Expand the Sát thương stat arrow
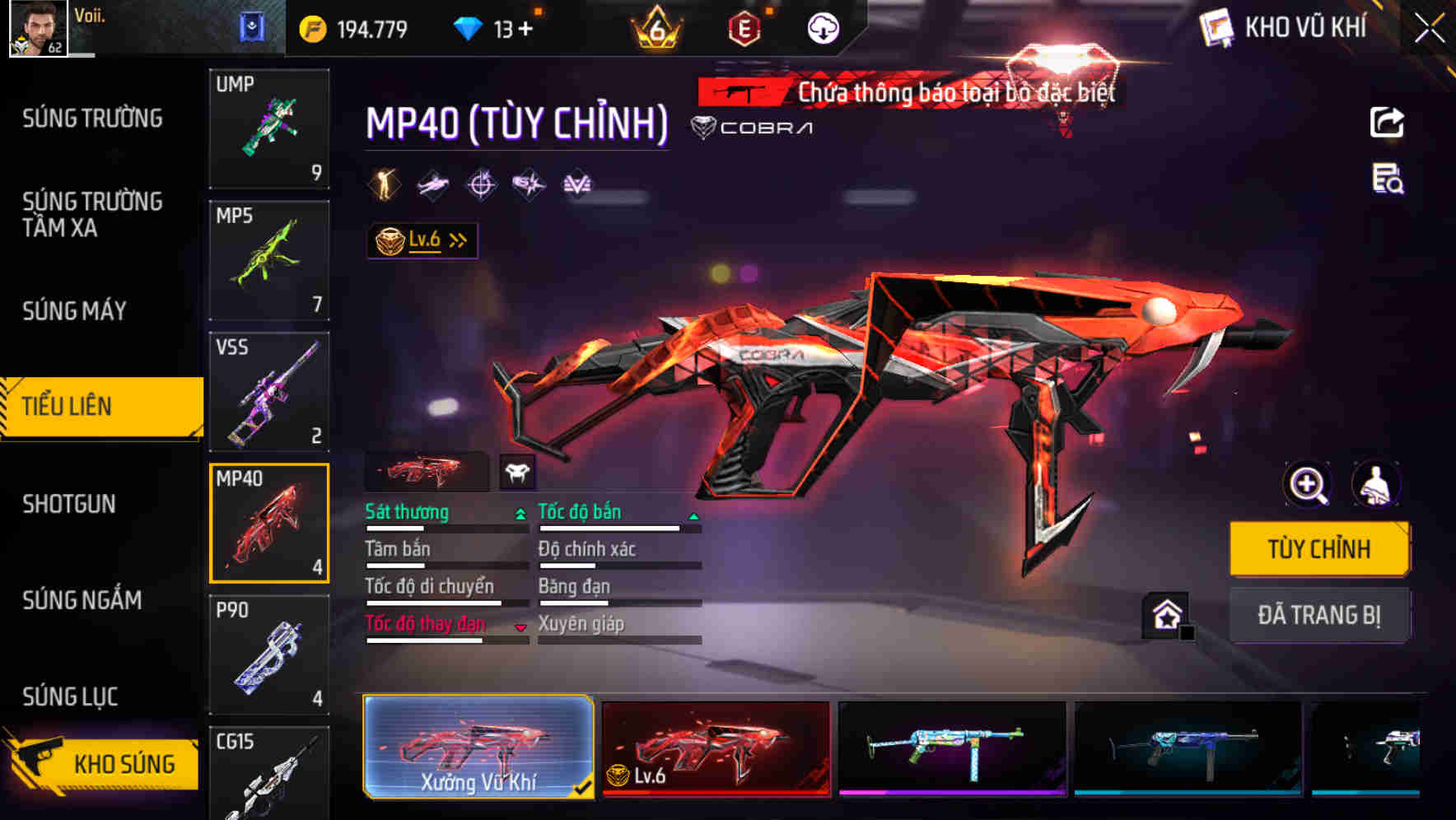 pyautogui.click(x=519, y=512)
